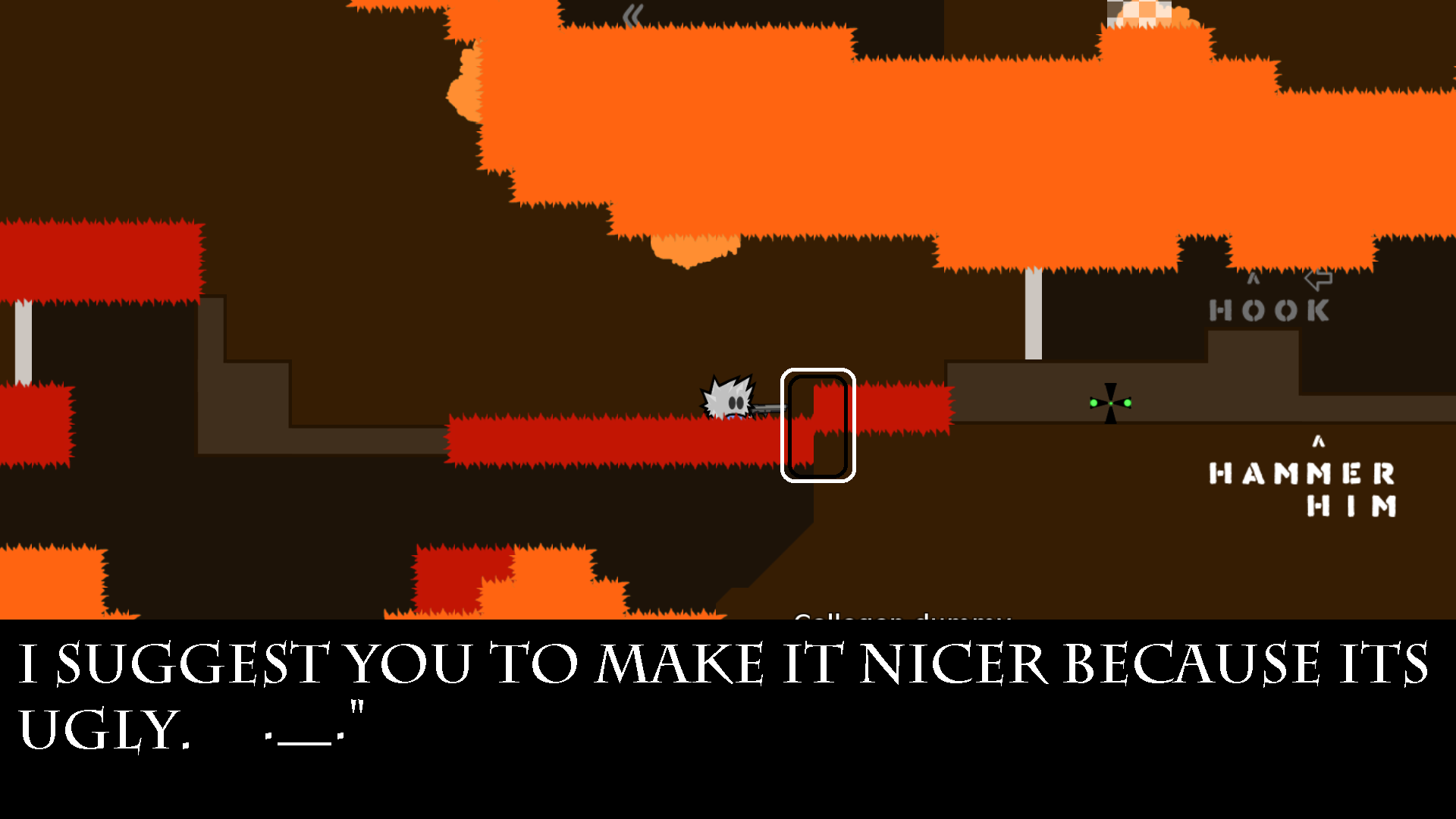Select the gun held by the character
This screenshot has width=1456, height=819.
[x=766, y=409]
